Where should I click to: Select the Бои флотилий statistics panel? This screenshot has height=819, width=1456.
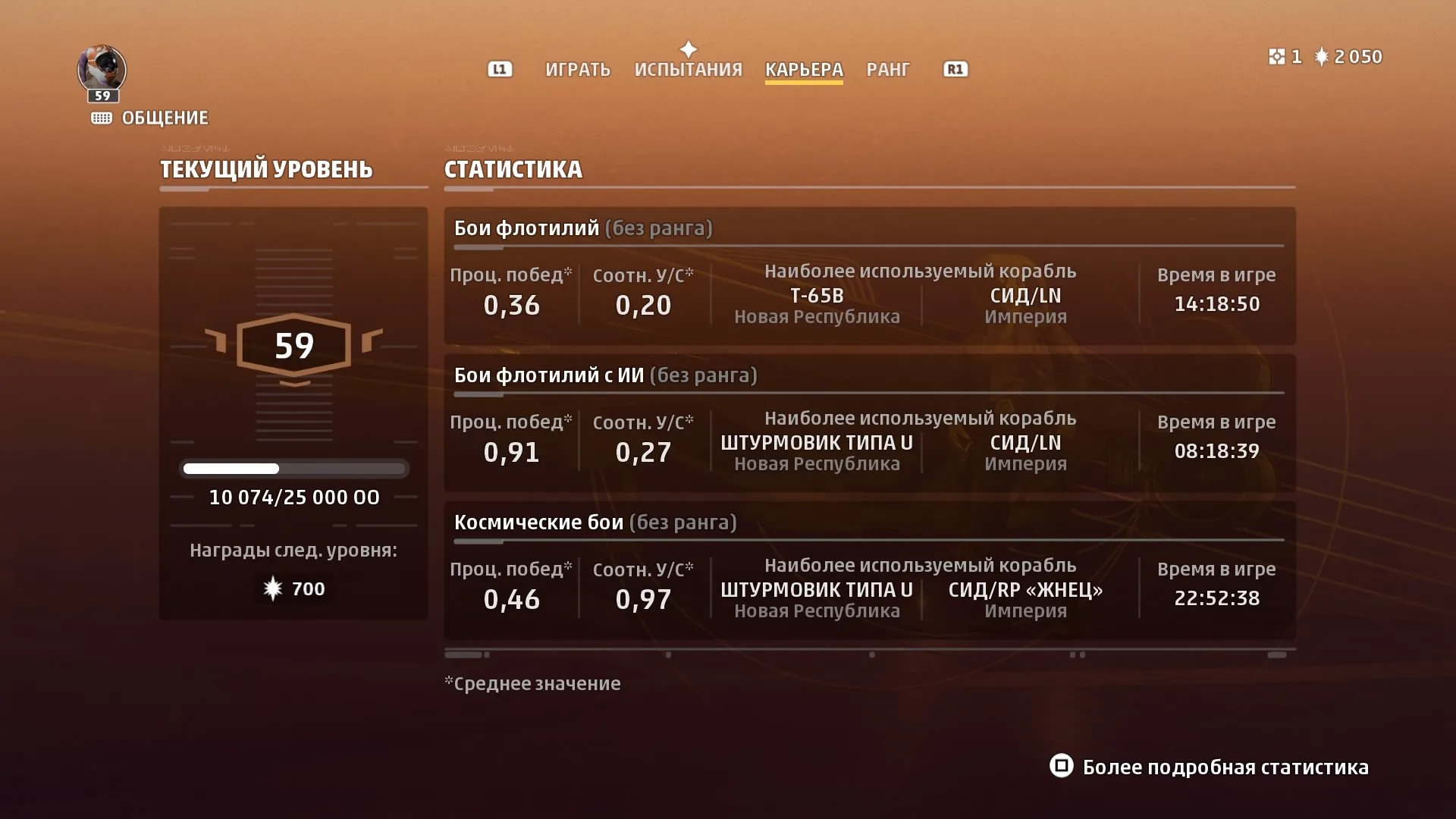(869, 276)
